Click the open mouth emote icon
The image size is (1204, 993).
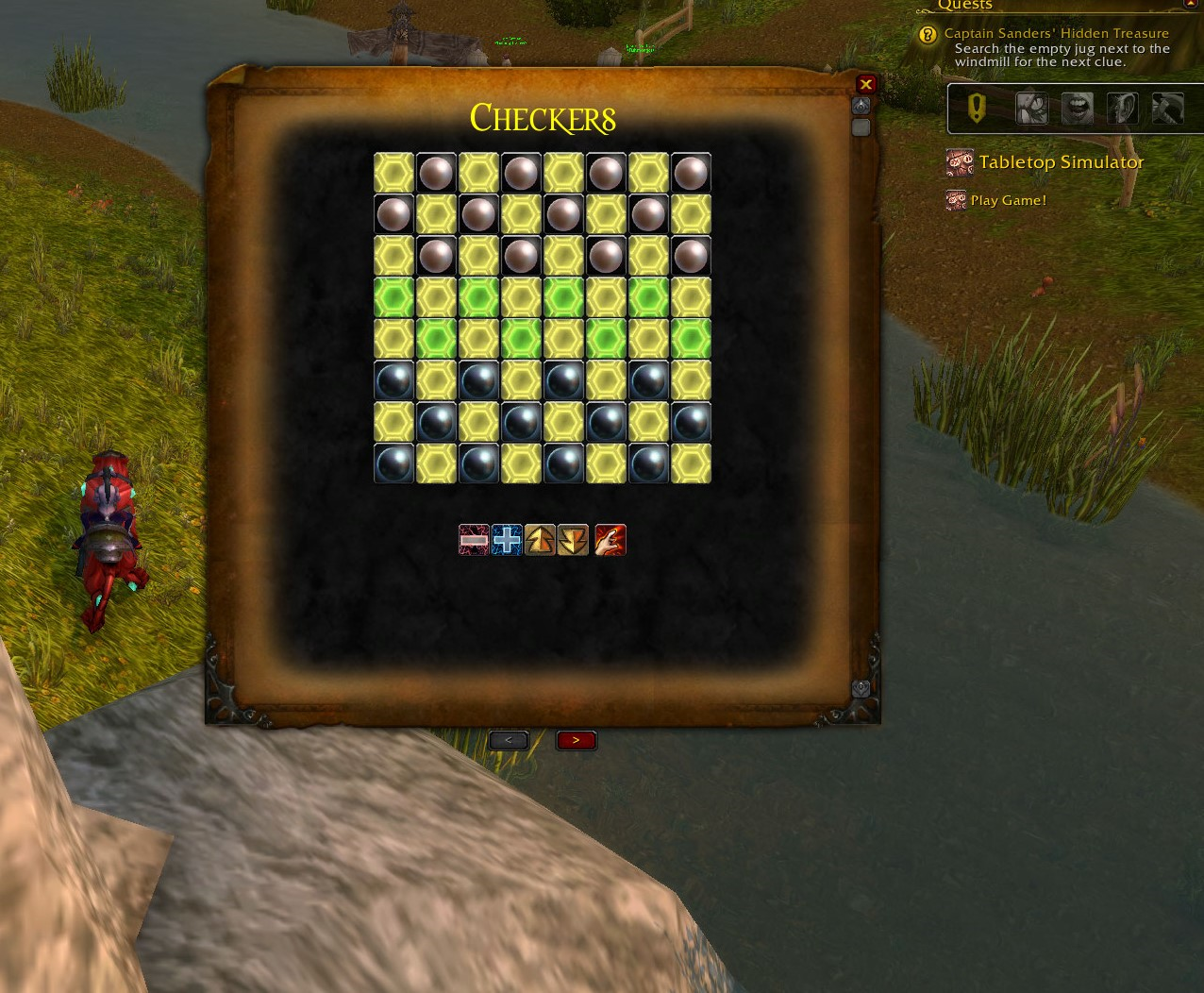(x=1077, y=109)
